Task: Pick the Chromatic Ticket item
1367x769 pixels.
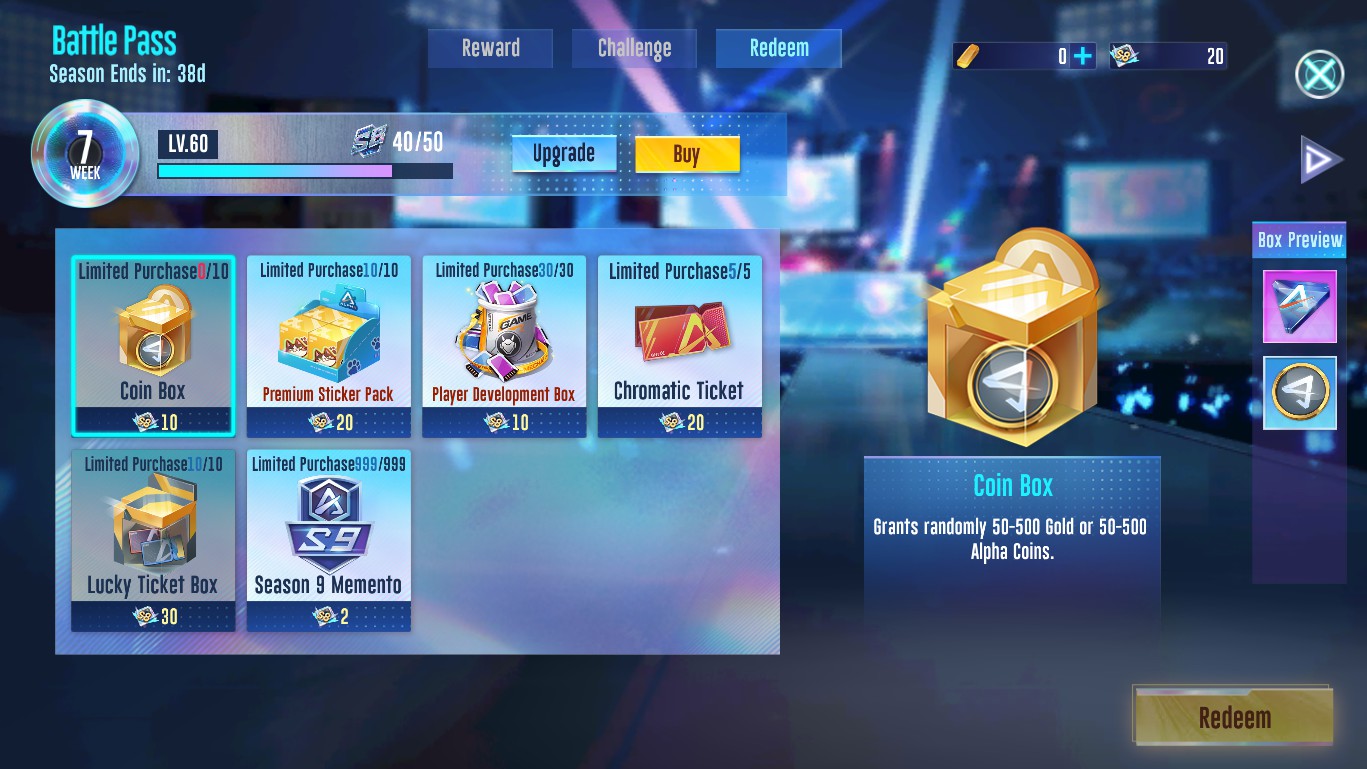Action: click(680, 346)
